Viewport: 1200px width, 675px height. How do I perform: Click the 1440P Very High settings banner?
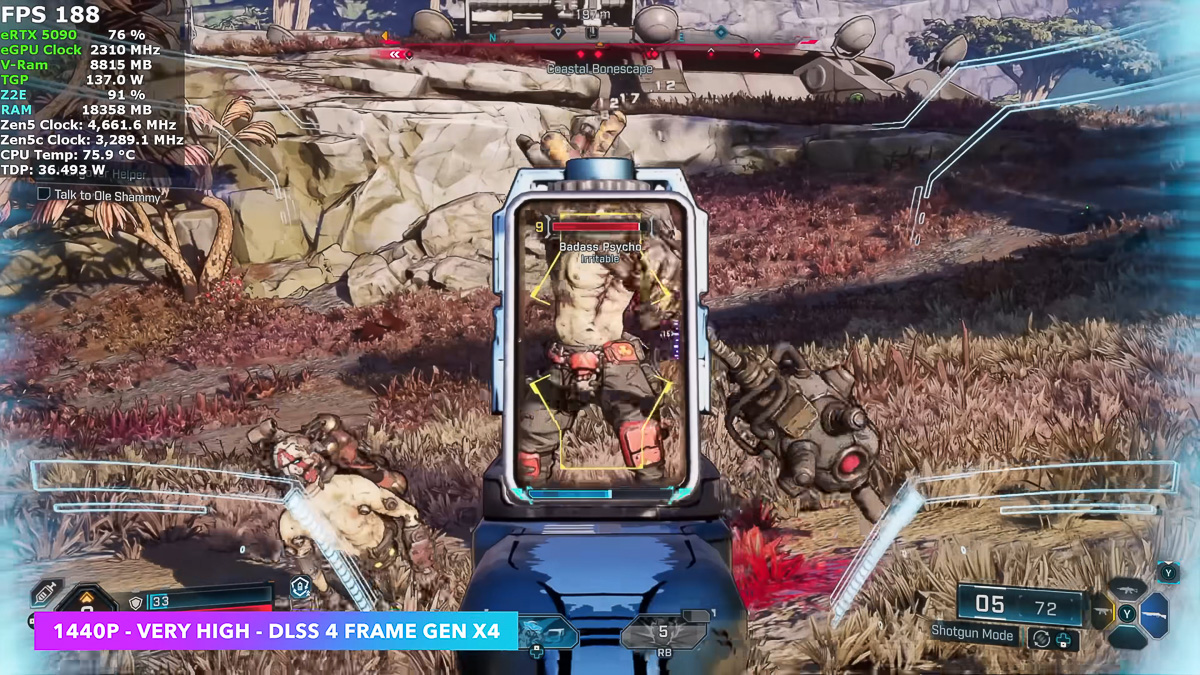(x=275, y=631)
